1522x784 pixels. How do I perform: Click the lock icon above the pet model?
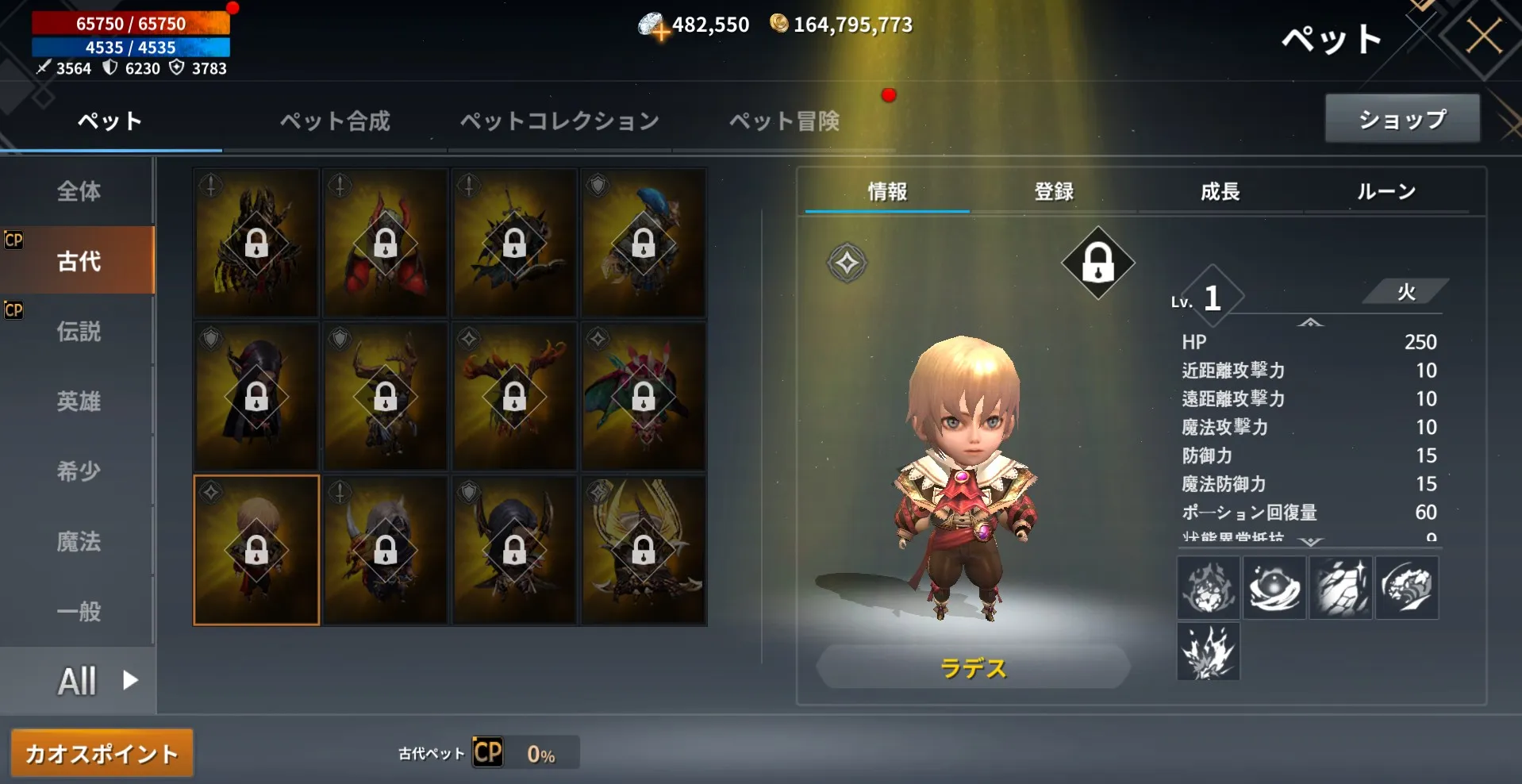tap(1097, 263)
